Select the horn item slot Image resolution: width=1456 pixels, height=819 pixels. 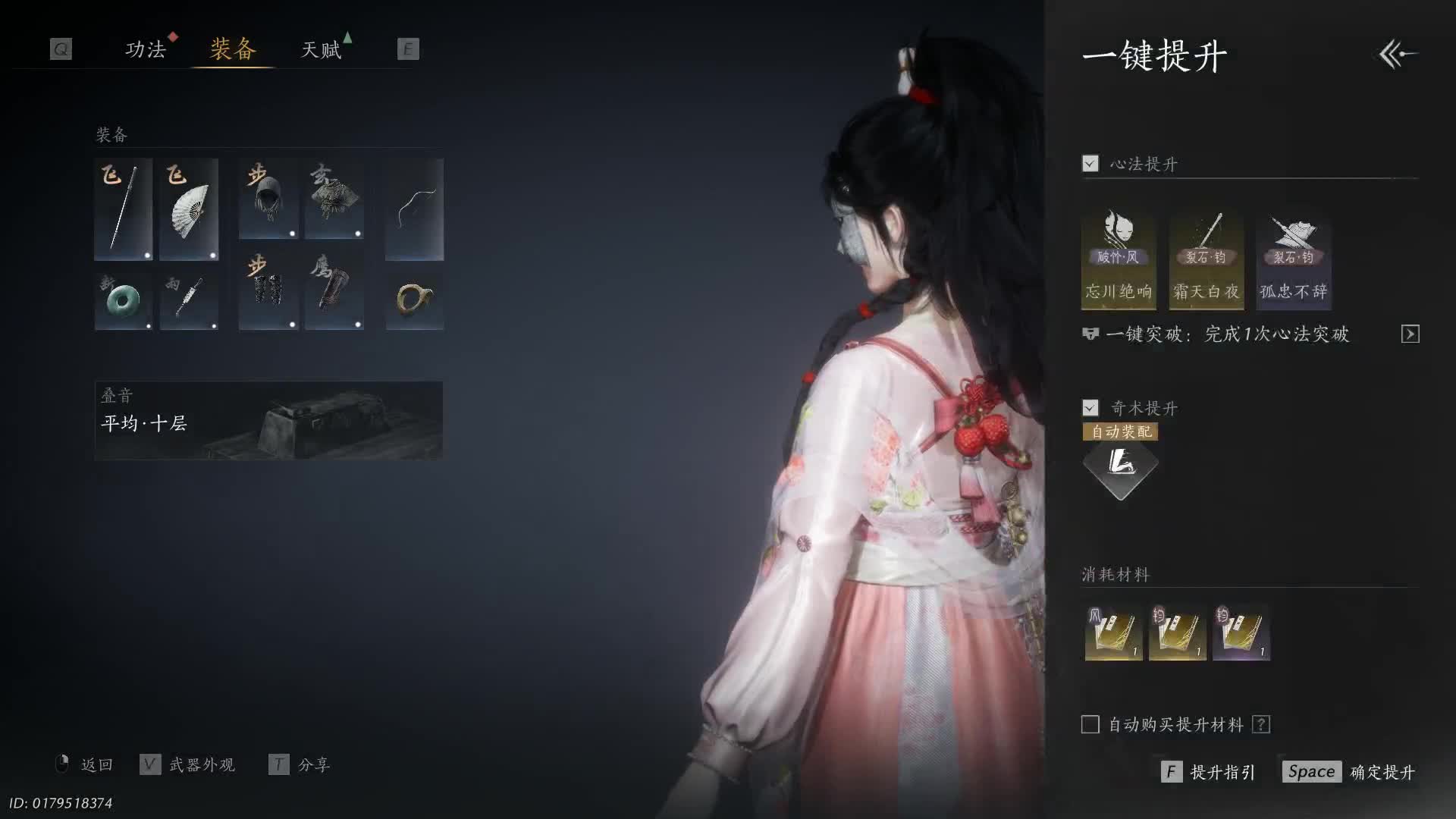pos(414,301)
